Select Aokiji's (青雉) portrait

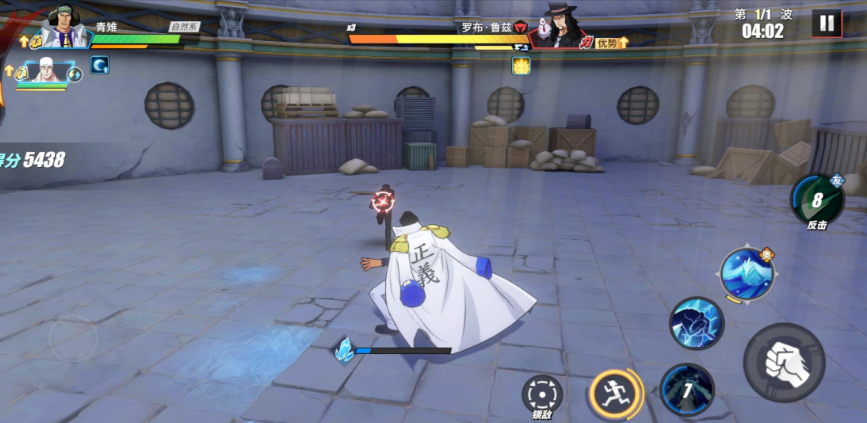(66, 28)
